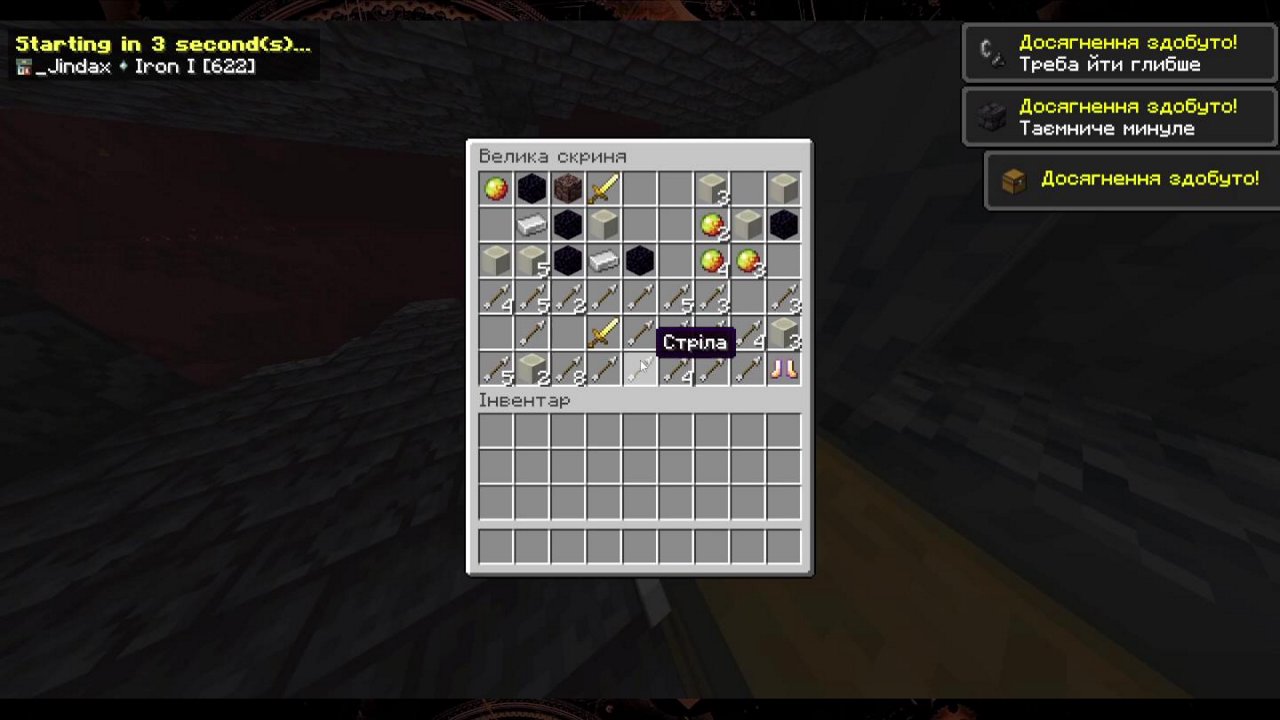This screenshot has height=720, width=1280.
Task: Select the stack of 2 stone blocks
Action: point(532,369)
